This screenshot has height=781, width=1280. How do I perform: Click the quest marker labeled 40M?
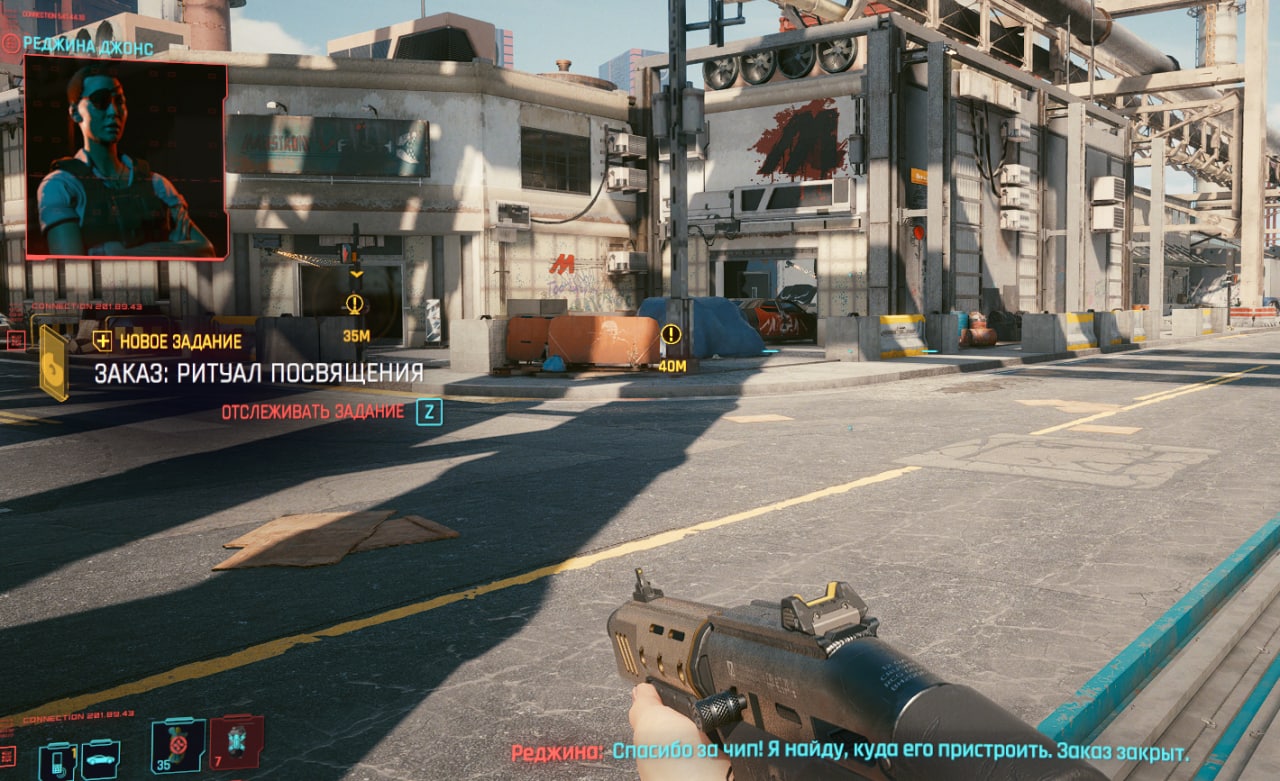pos(671,335)
